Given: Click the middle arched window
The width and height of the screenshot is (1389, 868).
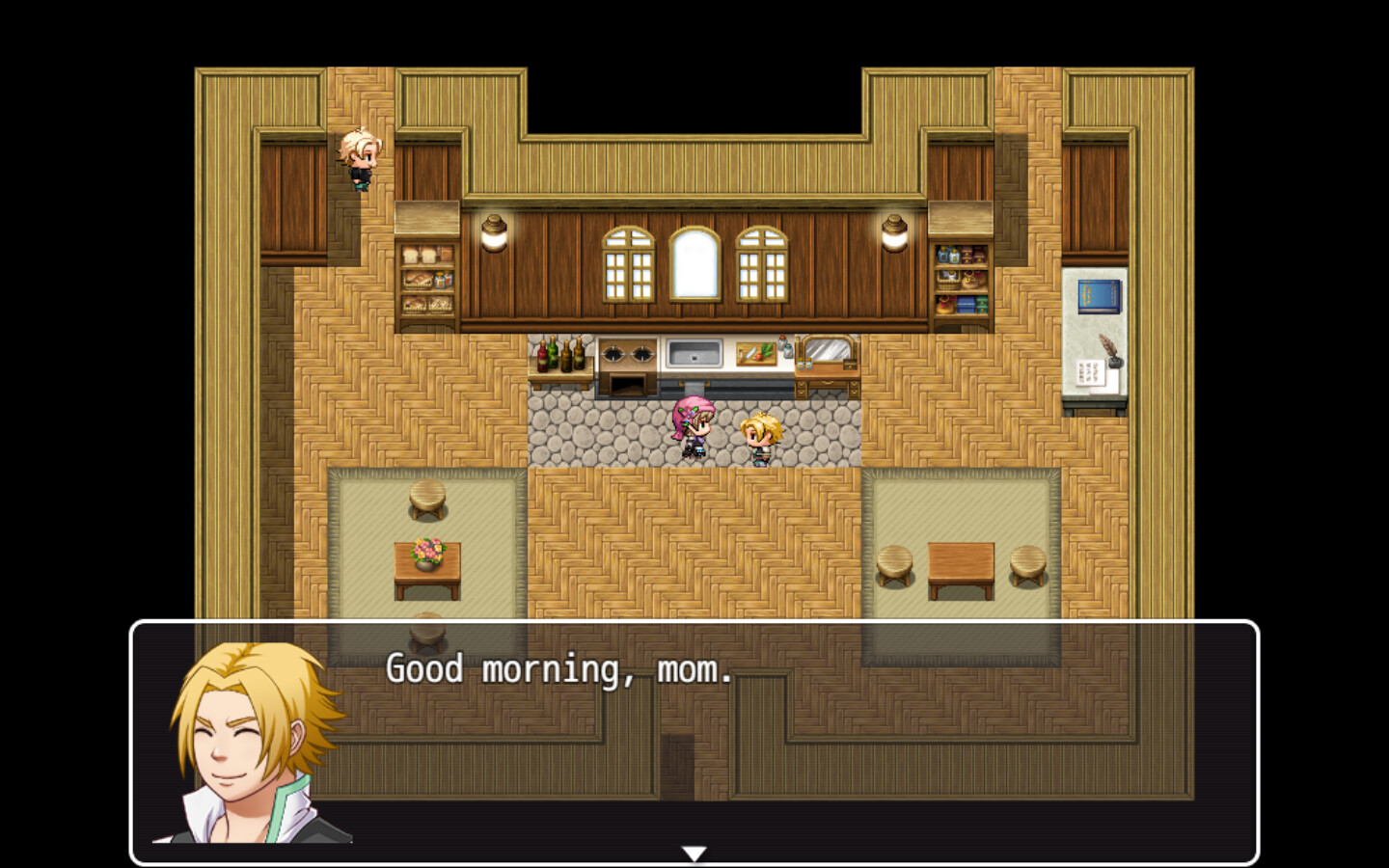Looking at the screenshot, I should (x=694, y=265).
